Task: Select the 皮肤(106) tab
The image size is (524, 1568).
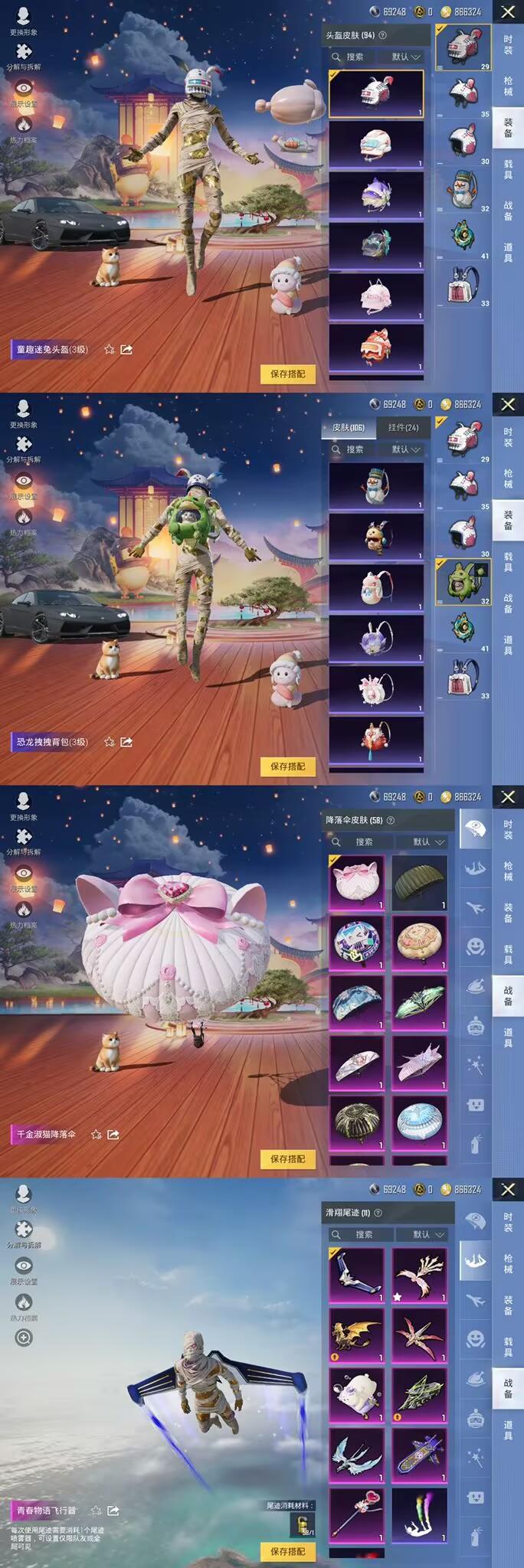Action: click(x=349, y=427)
